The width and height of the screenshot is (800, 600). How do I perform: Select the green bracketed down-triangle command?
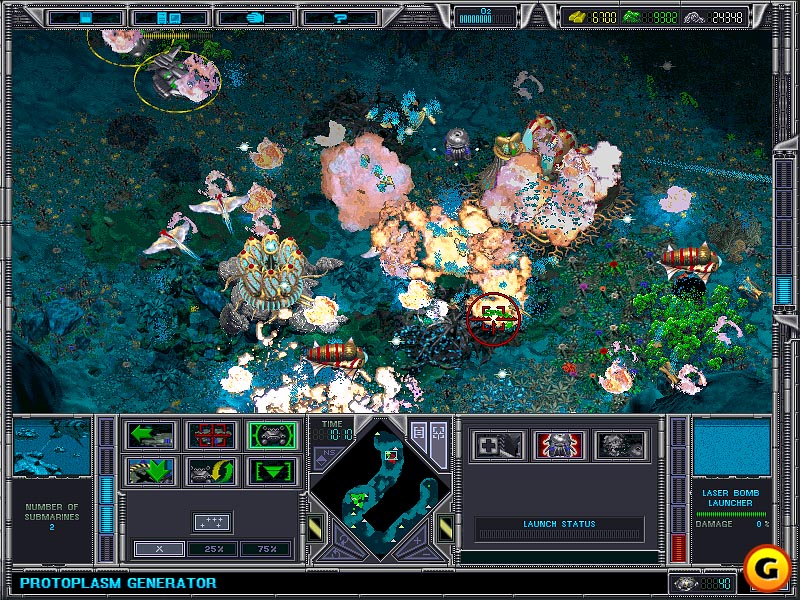272,471
